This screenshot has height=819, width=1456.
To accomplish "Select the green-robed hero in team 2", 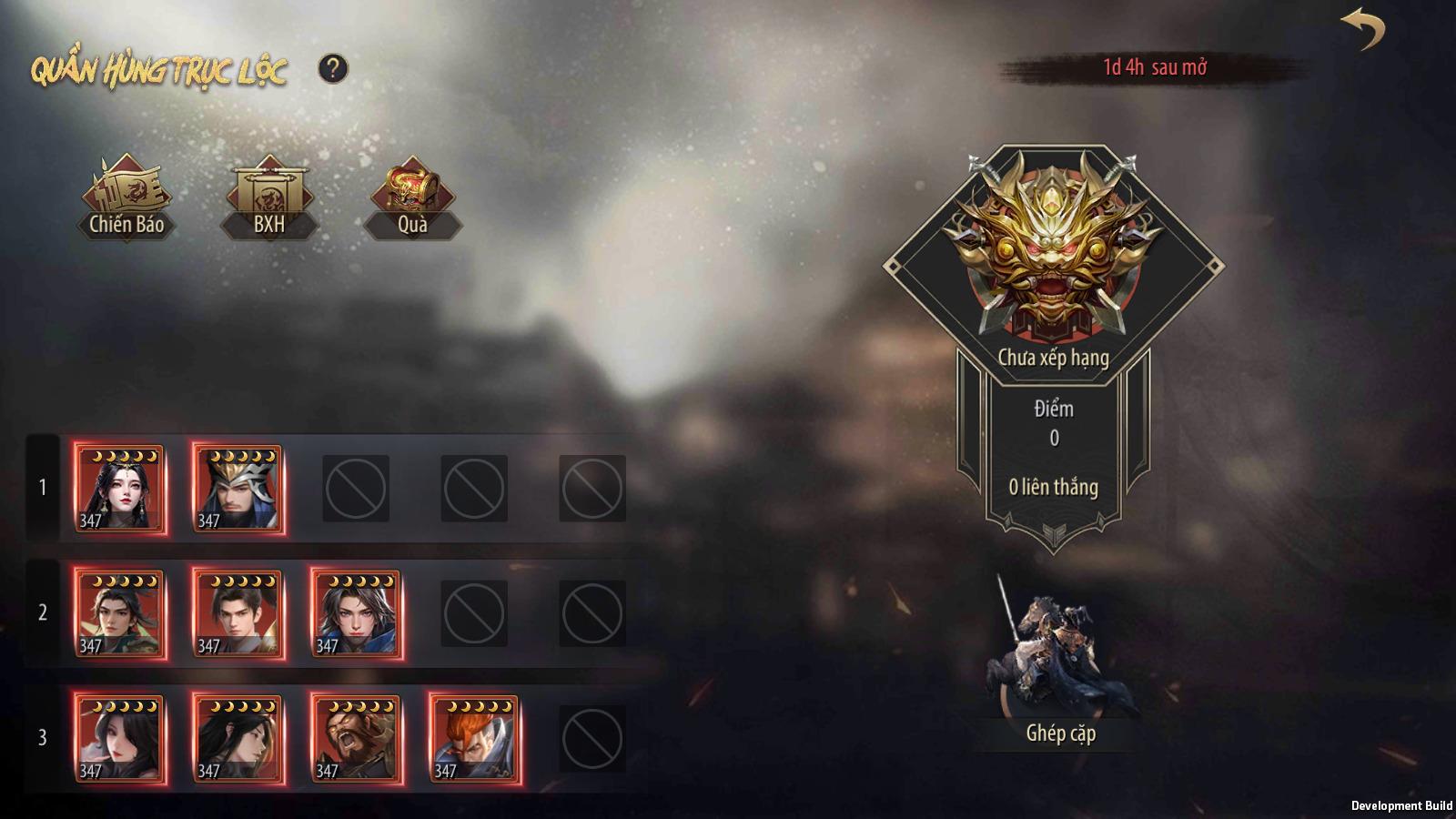I will pyautogui.click(x=120, y=613).
